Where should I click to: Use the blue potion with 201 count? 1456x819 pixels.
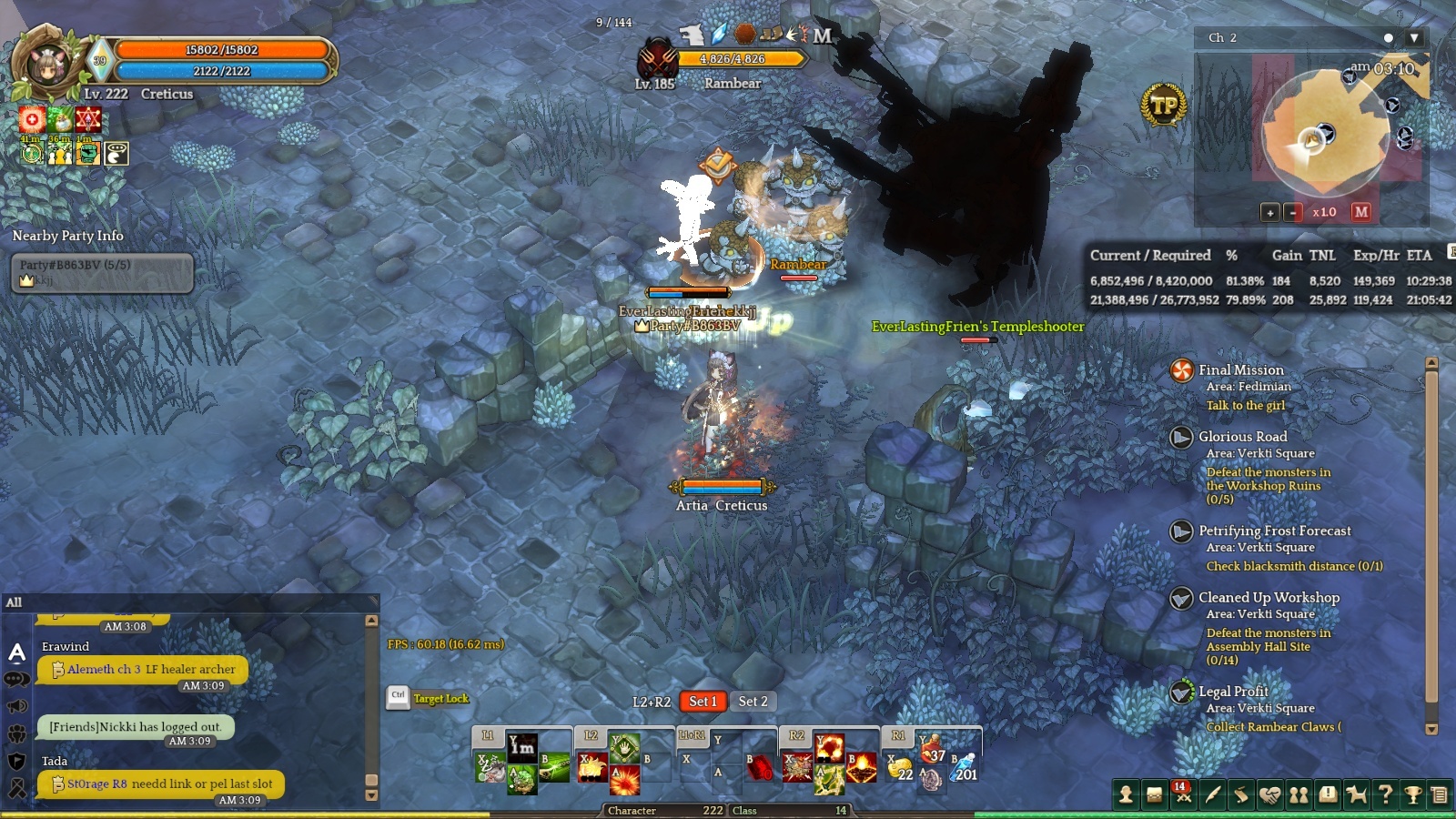964,769
